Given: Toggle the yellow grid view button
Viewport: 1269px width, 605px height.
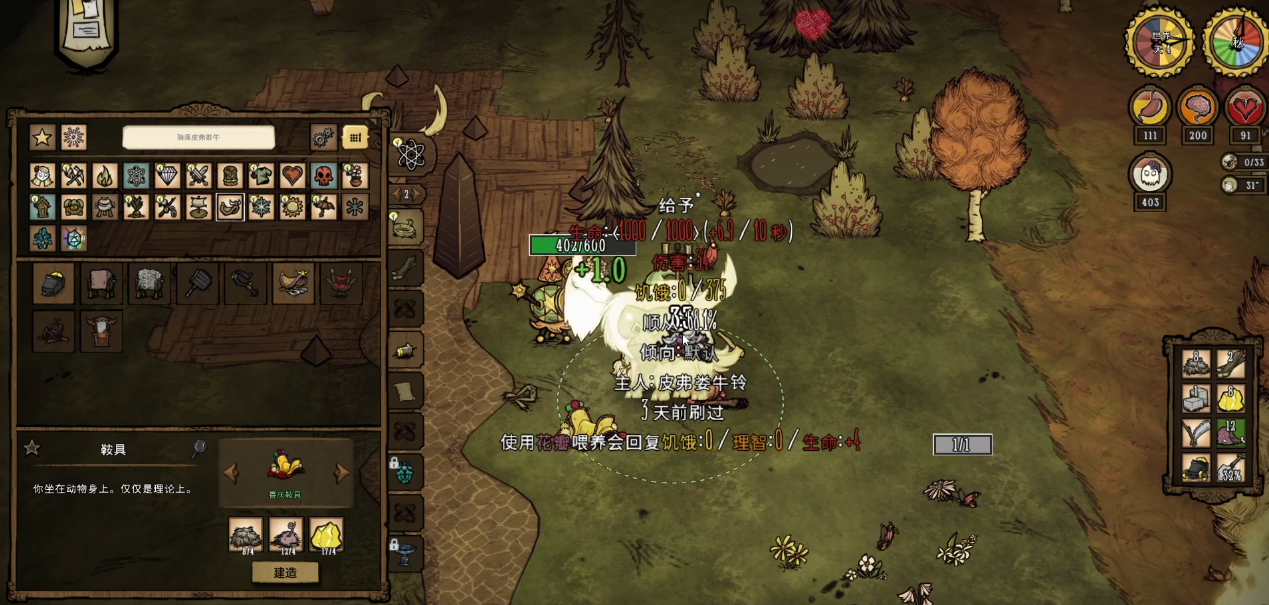Looking at the screenshot, I should click(355, 138).
